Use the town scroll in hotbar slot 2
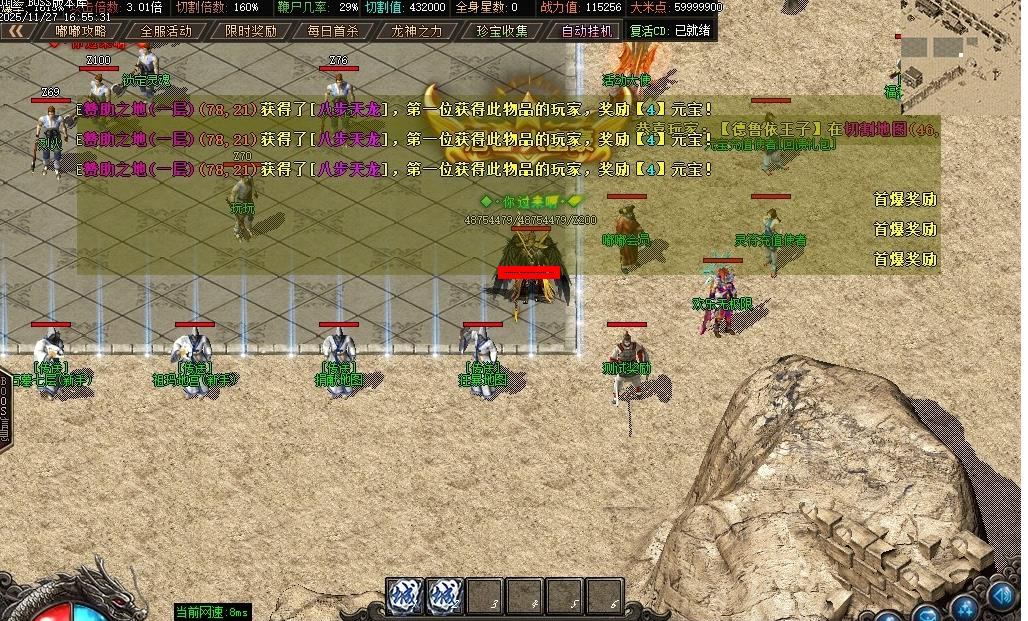The width and height of the screenshot is (1028, 621). pos(445,596)
